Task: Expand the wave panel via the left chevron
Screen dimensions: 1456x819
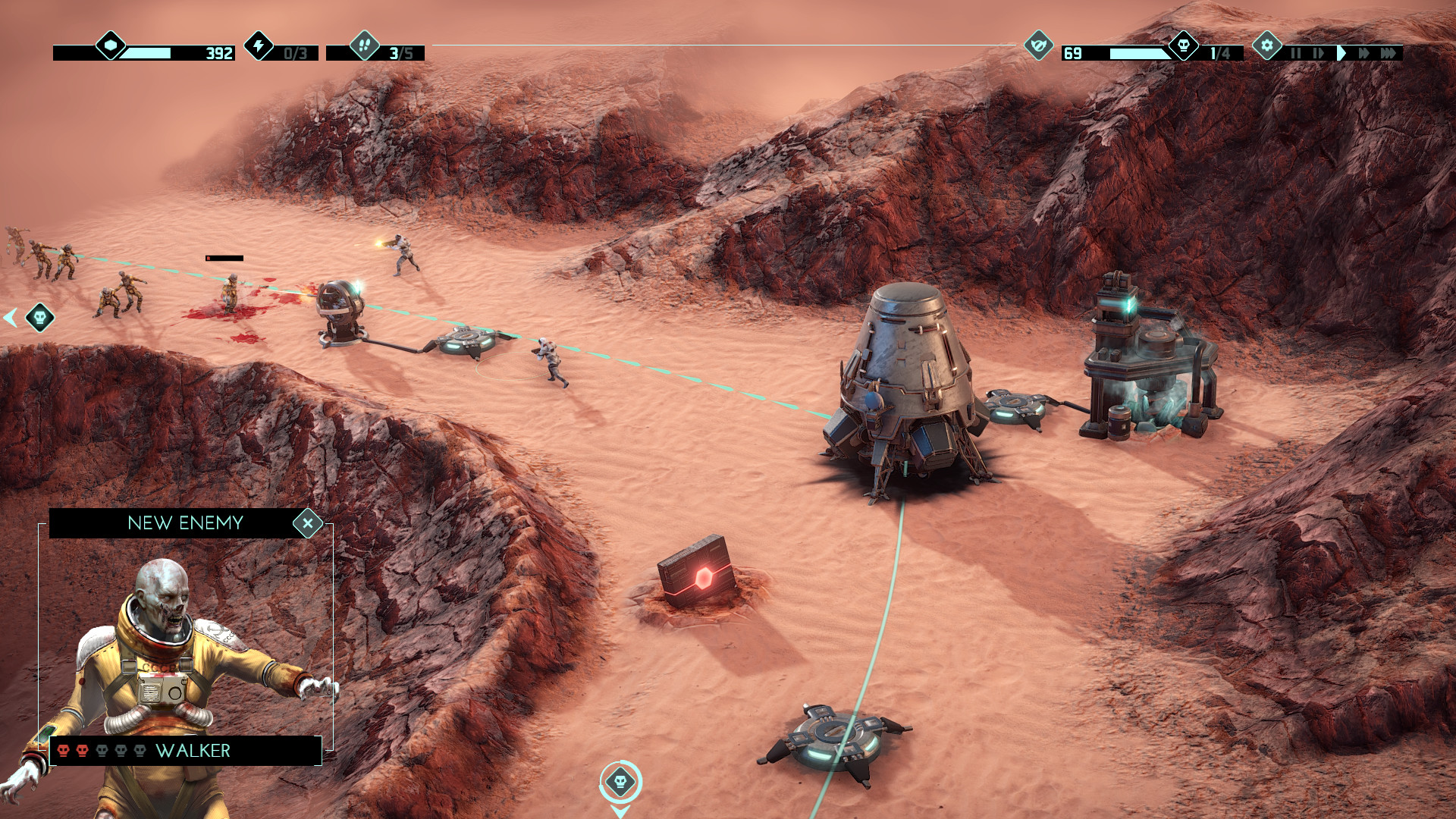Action: (9, 318)
